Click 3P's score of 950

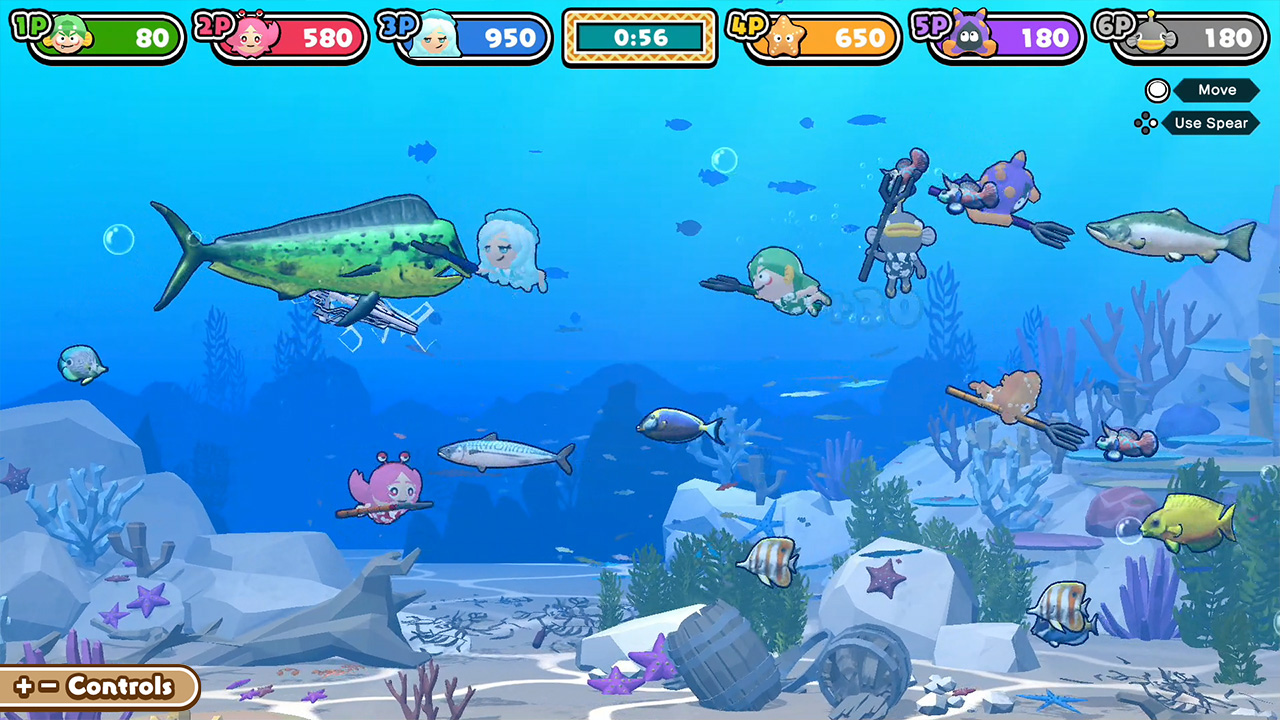[510, 38]
